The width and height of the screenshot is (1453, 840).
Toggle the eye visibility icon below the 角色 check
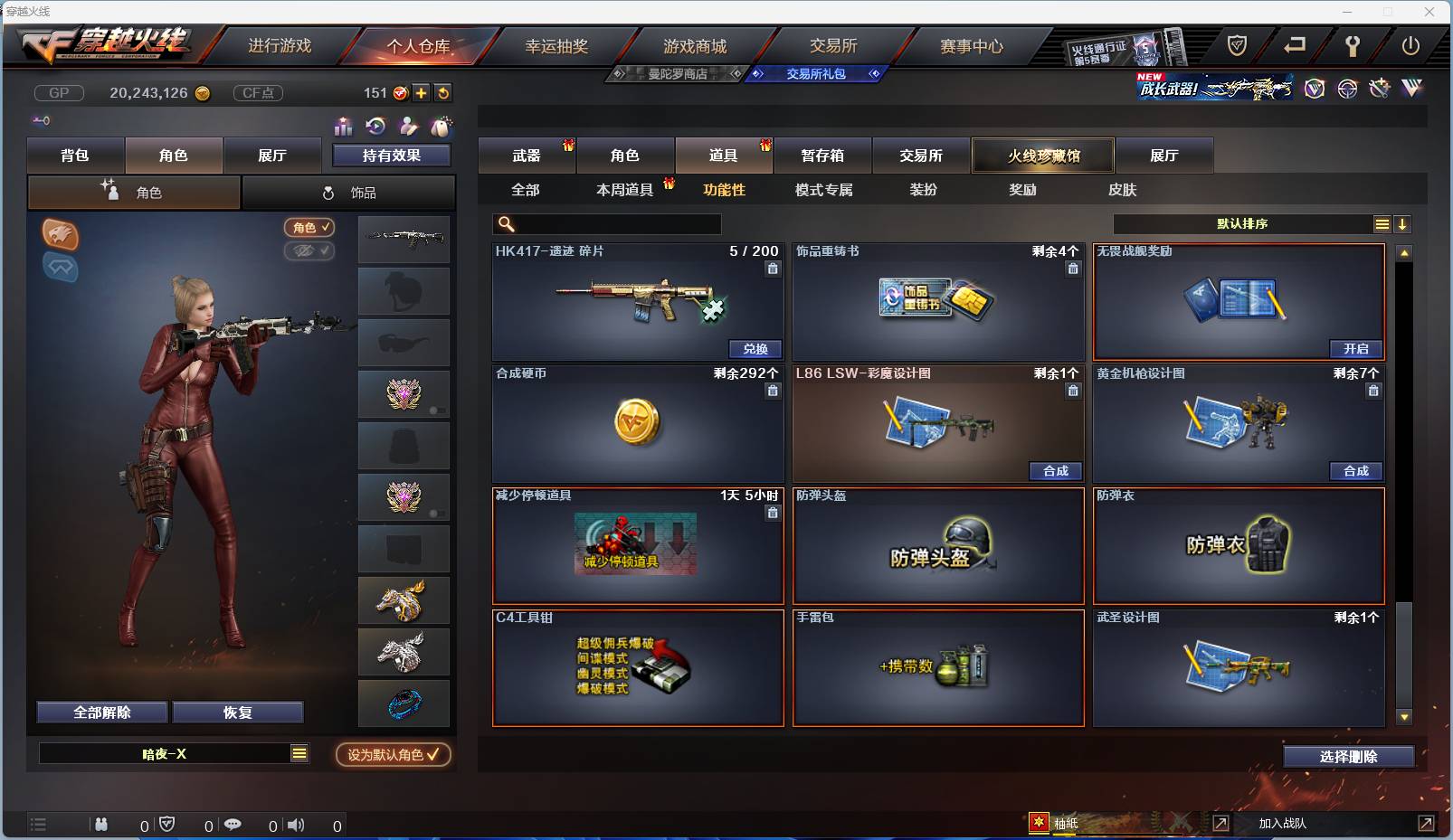tap(309, 251)
